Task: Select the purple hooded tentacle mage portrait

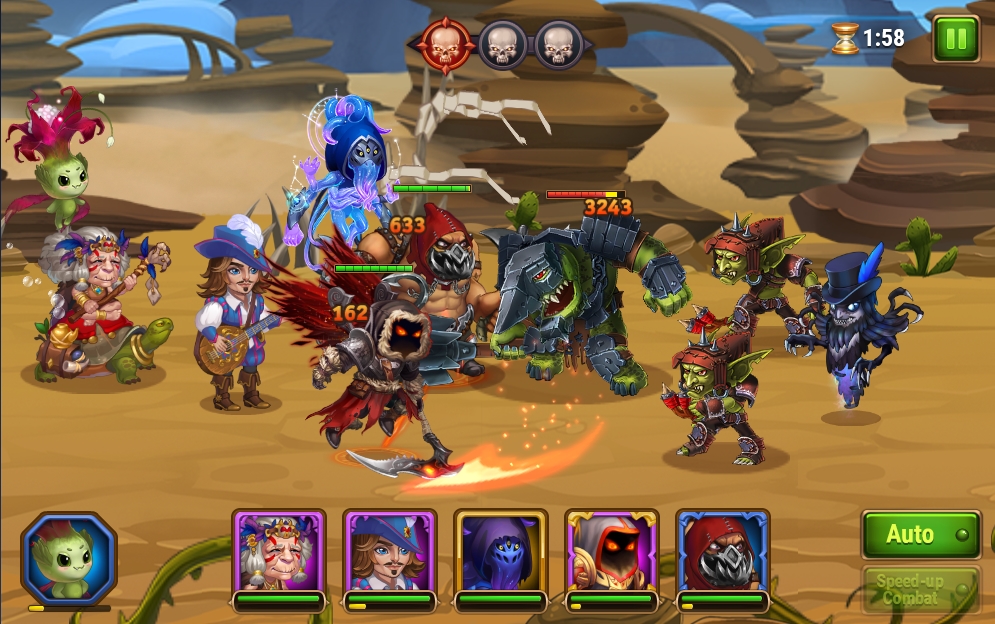Action: coord(501,552)
